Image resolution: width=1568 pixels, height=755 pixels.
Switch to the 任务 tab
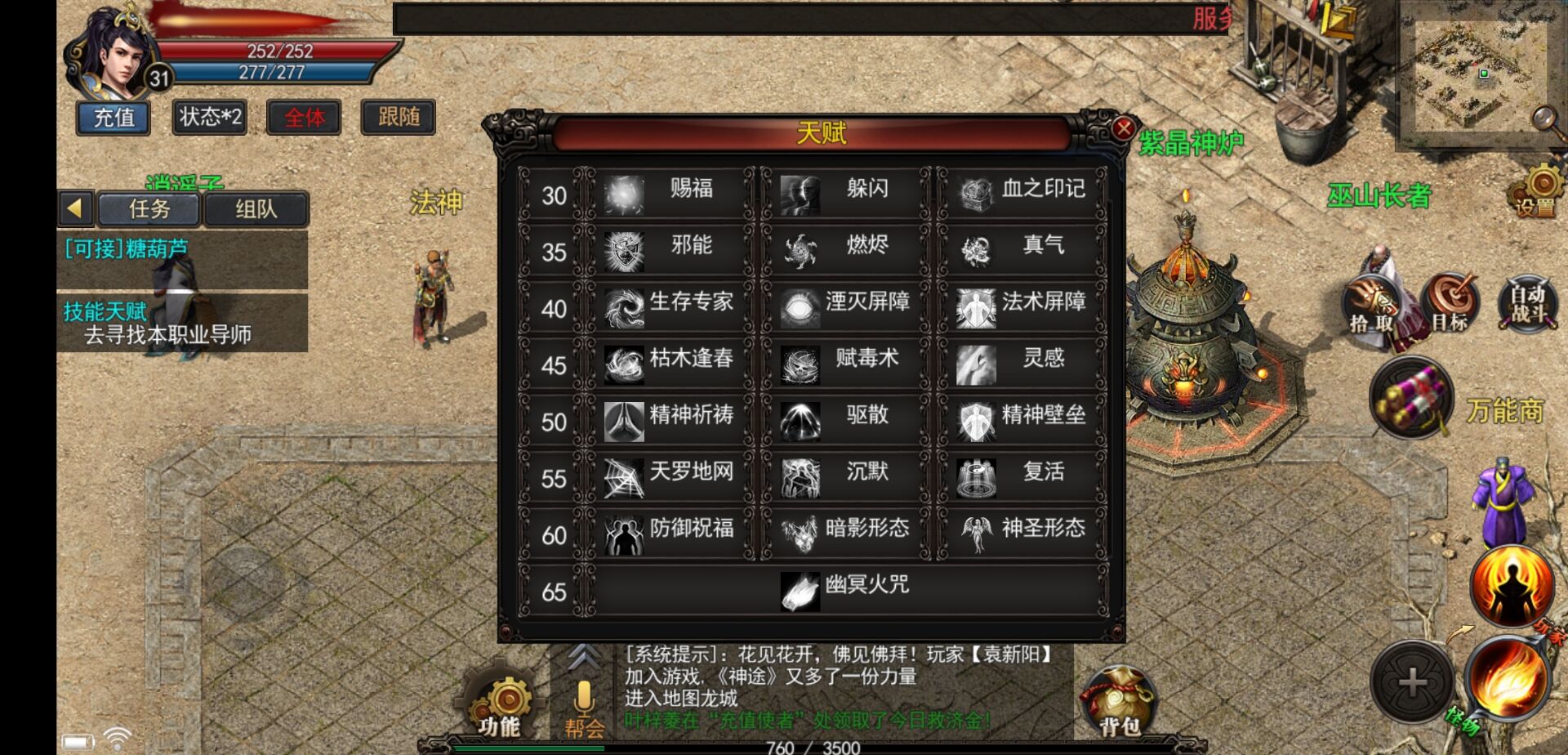tap(150, 208)
